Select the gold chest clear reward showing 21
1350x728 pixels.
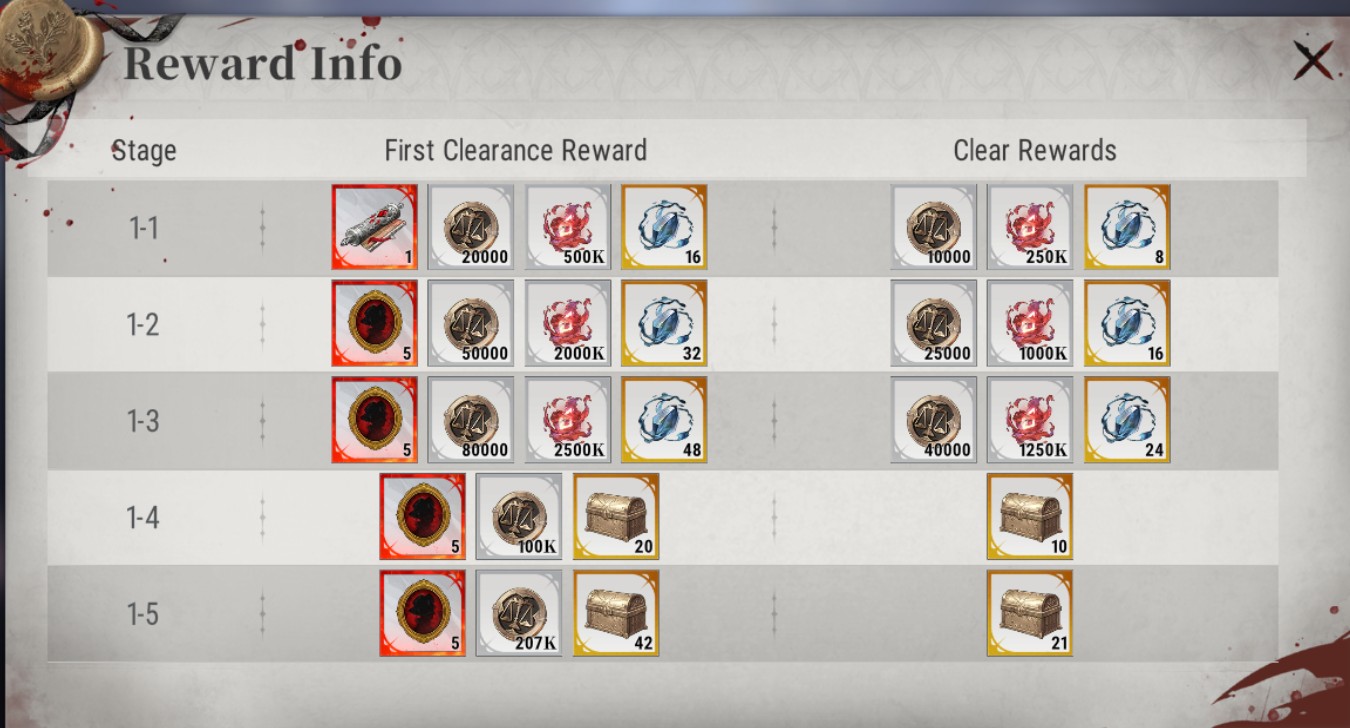pyautogui.click(x=1030, y=613)
